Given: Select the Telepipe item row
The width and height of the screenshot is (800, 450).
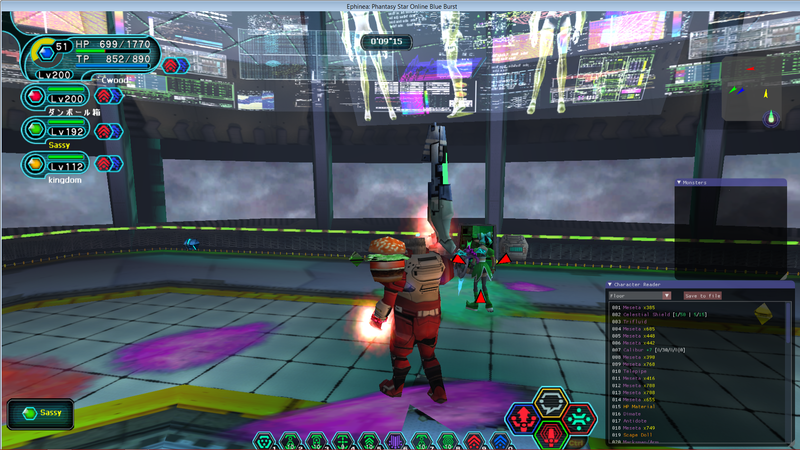Looking at the screenshot, I should point(635,371).
